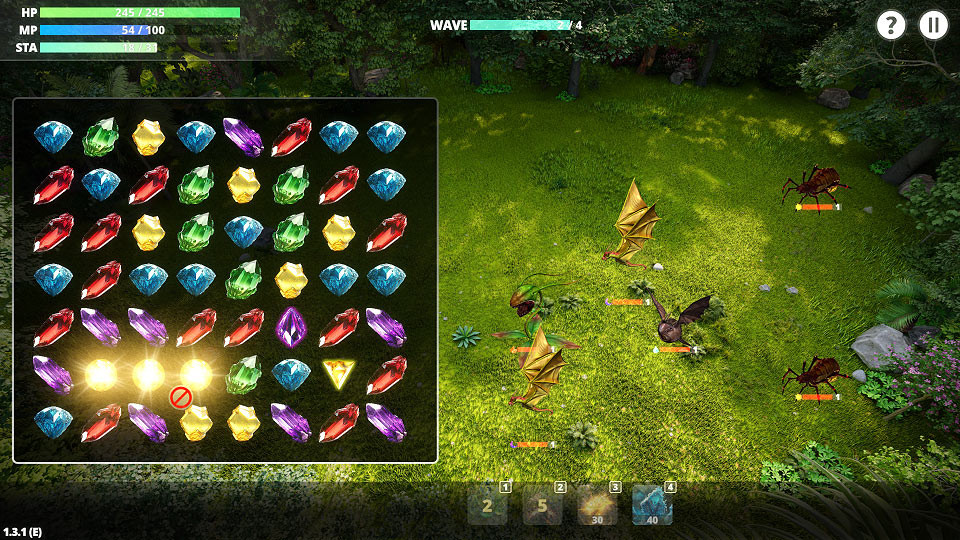The height and width of the screenshot is (540, 960).
Task: Choose the yellow gem in the top row
Action: click(x=148, y=136)
